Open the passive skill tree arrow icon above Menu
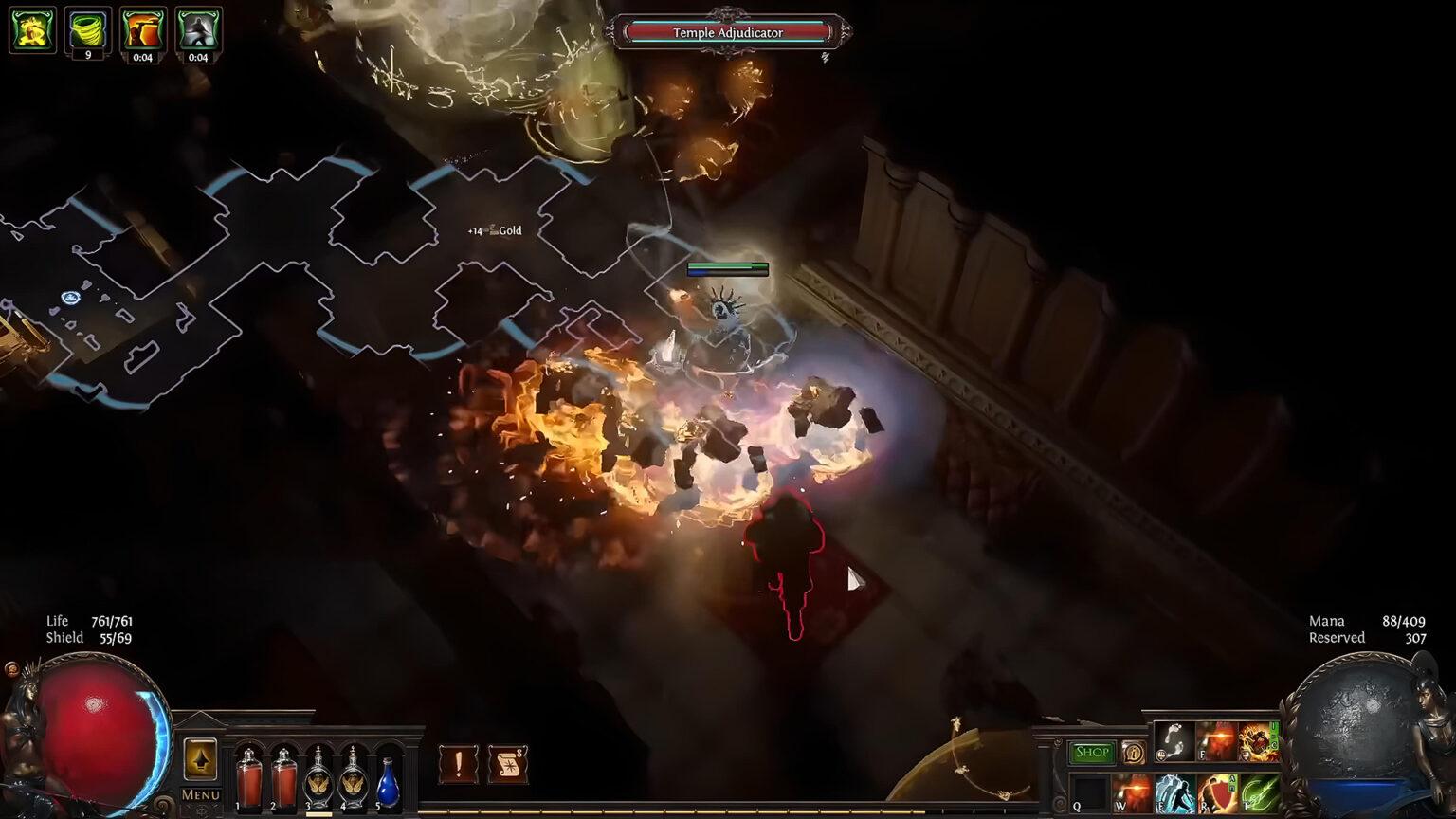Screen dimensions: 1456x819 [200, 758]
